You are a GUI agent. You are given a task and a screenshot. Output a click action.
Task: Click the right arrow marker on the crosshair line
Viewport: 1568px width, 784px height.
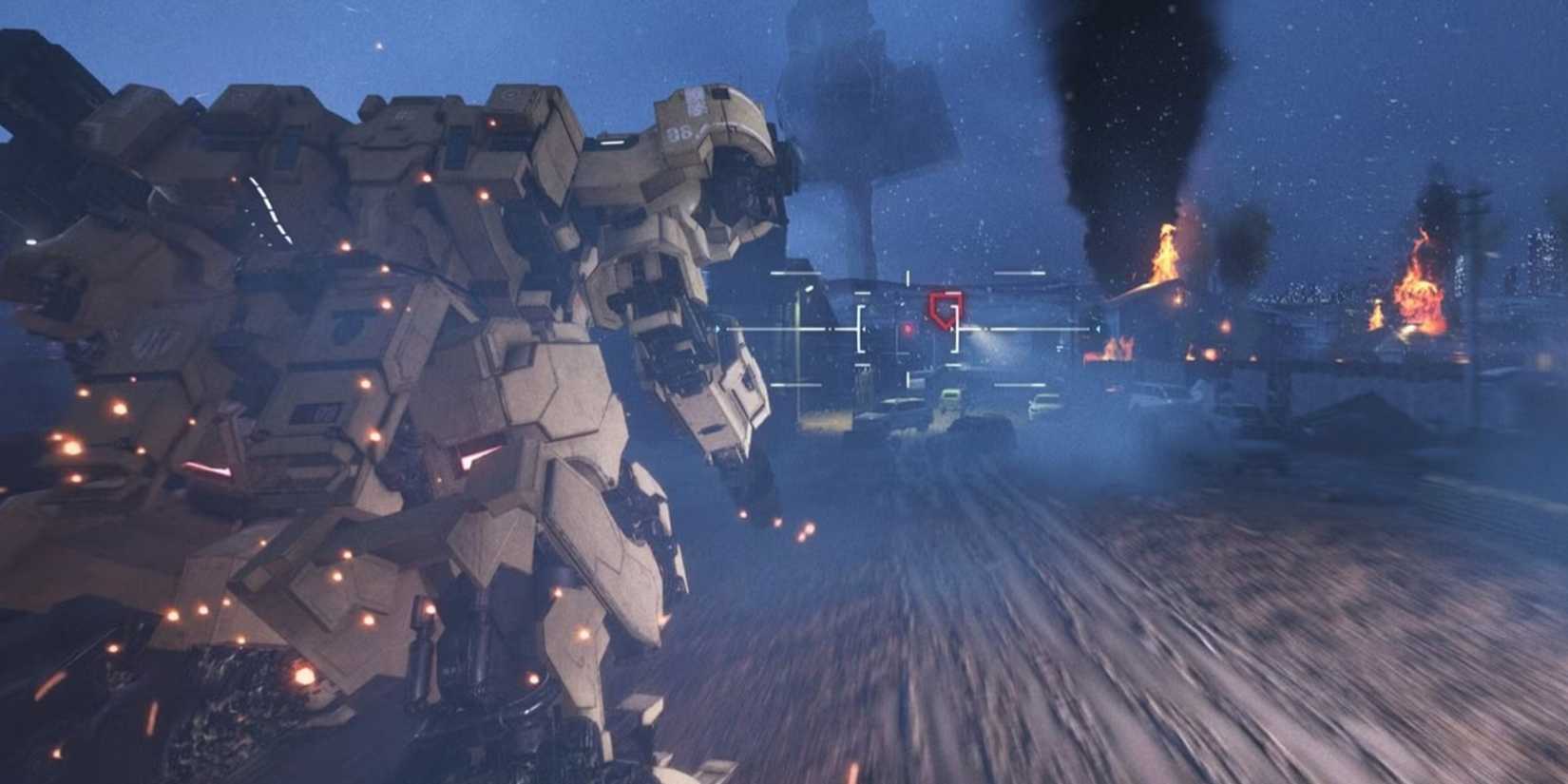(x=1099, y=329)
